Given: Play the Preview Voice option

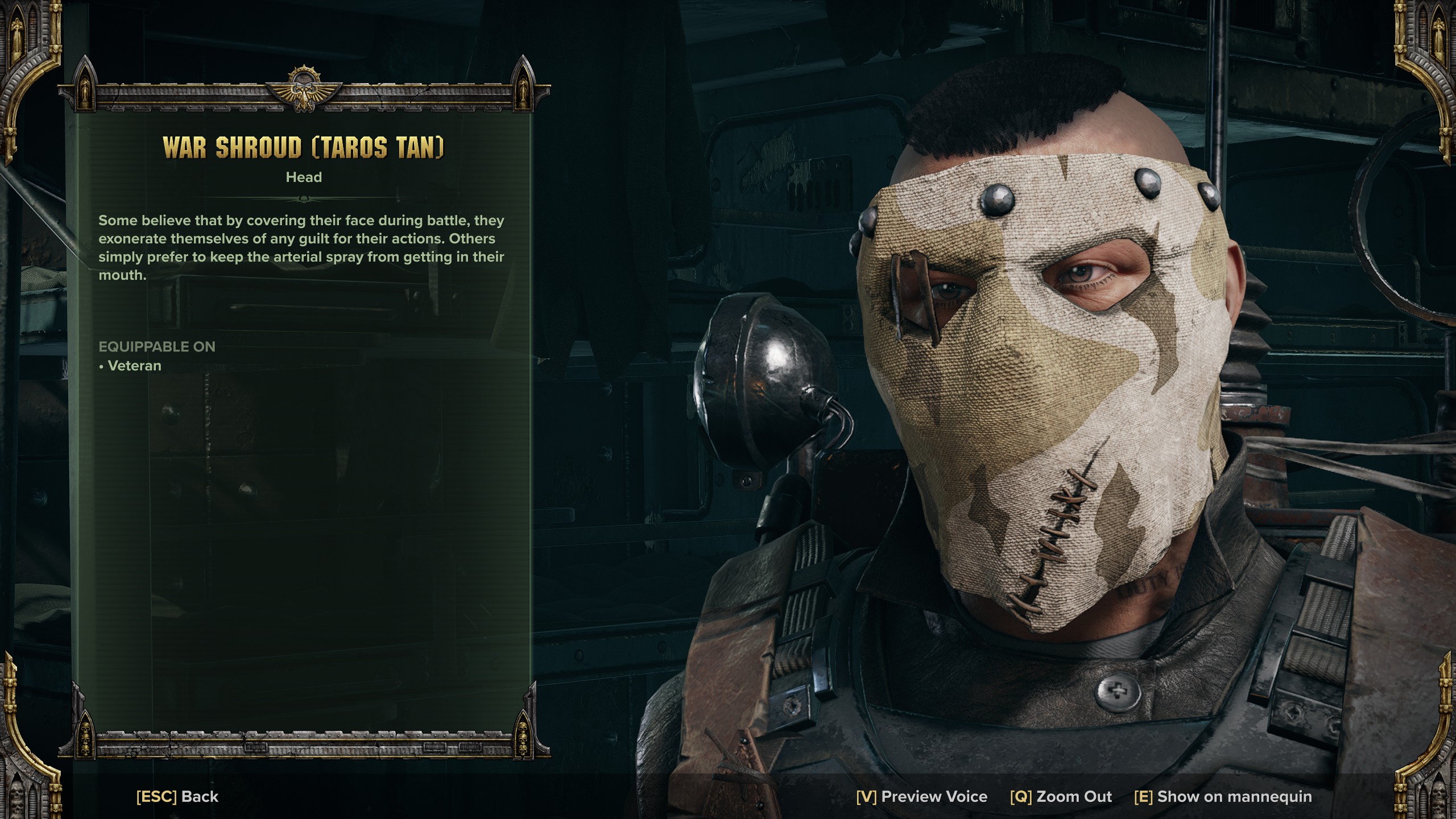Looking at the screenshot, I should [x=921, y=796].
